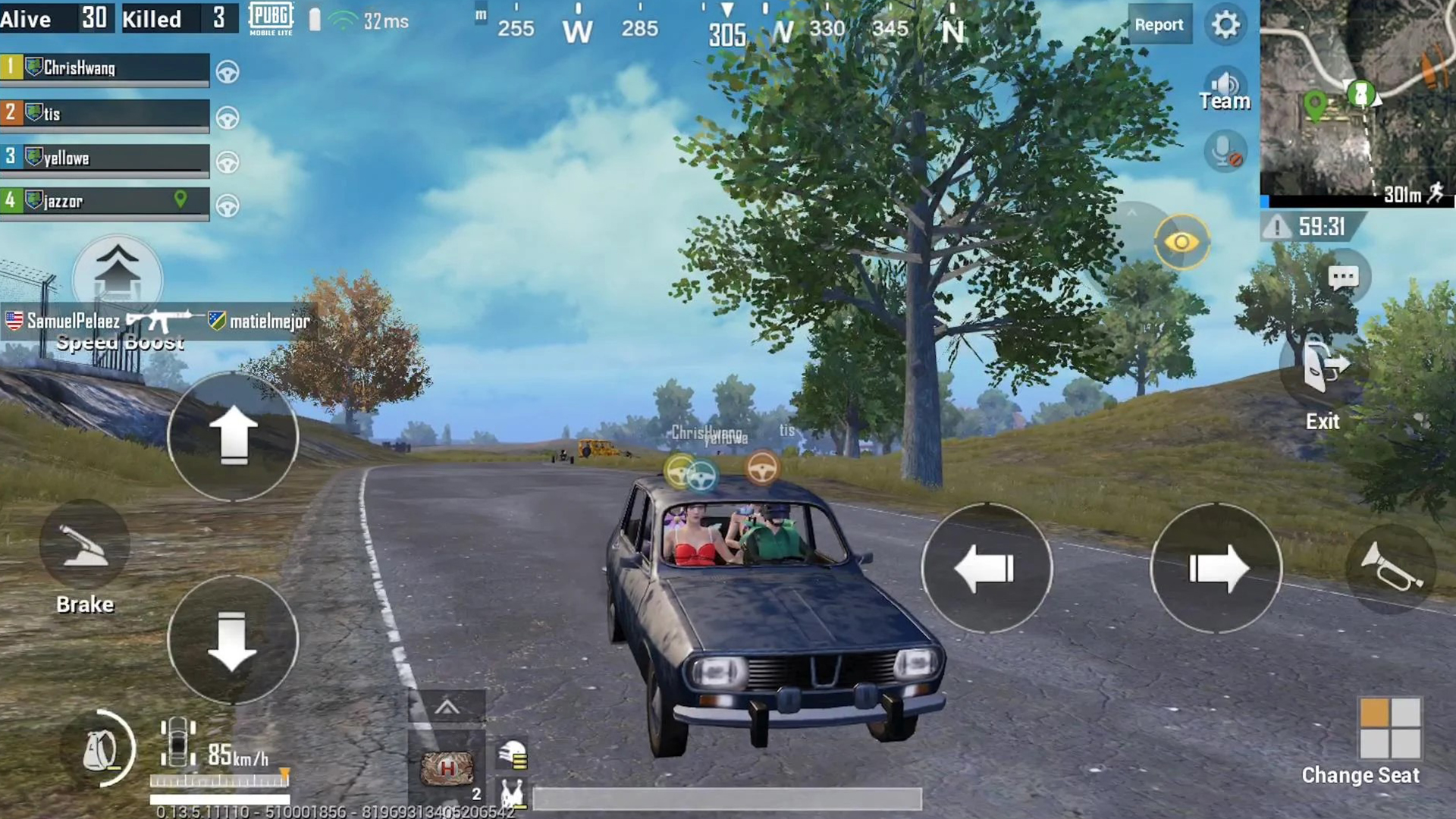Select teammate yellowe from the squad list
The image size is (1456, 819).
point(105,157)
